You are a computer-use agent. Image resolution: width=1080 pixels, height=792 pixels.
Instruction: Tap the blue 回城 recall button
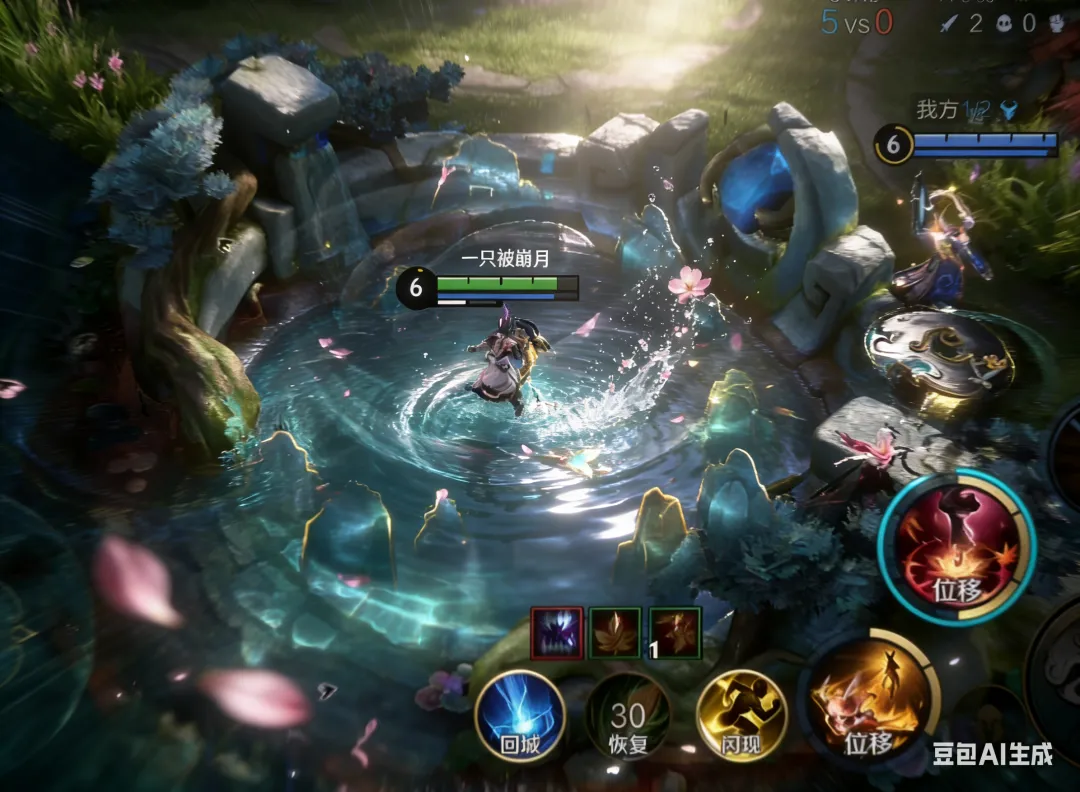pos(520,715)
